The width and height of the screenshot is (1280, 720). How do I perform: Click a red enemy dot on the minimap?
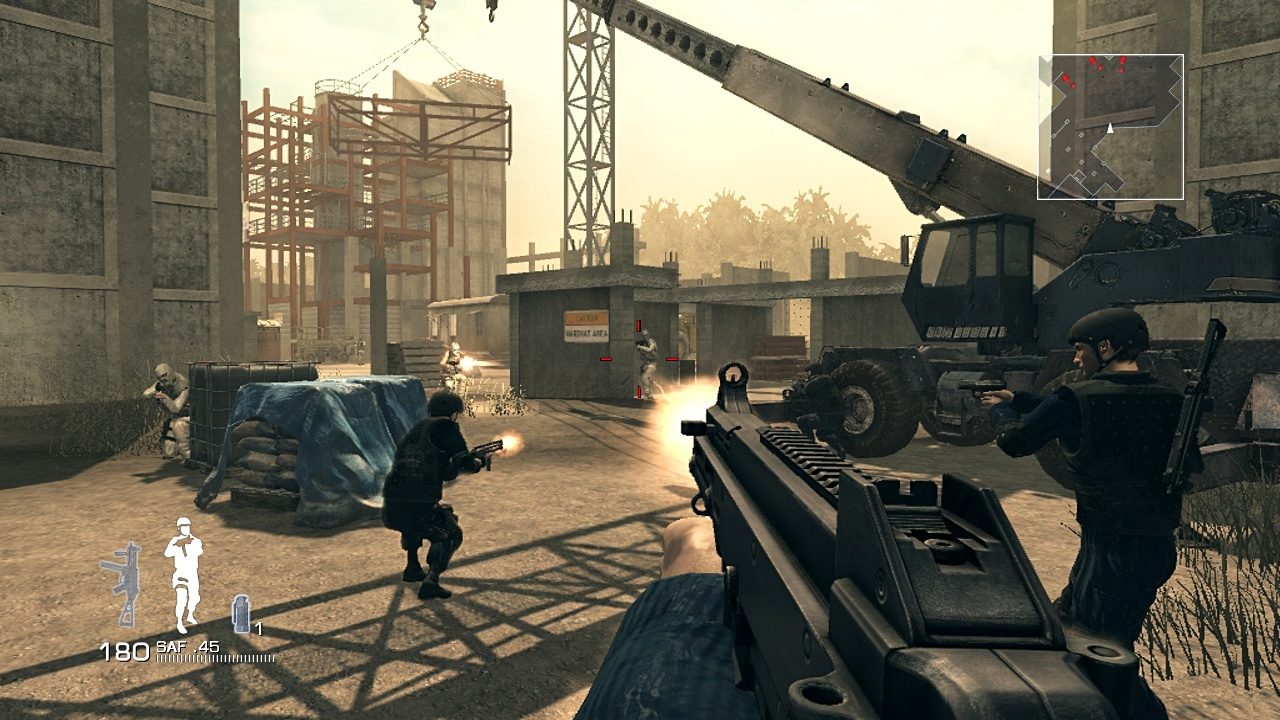point(1093,61)
